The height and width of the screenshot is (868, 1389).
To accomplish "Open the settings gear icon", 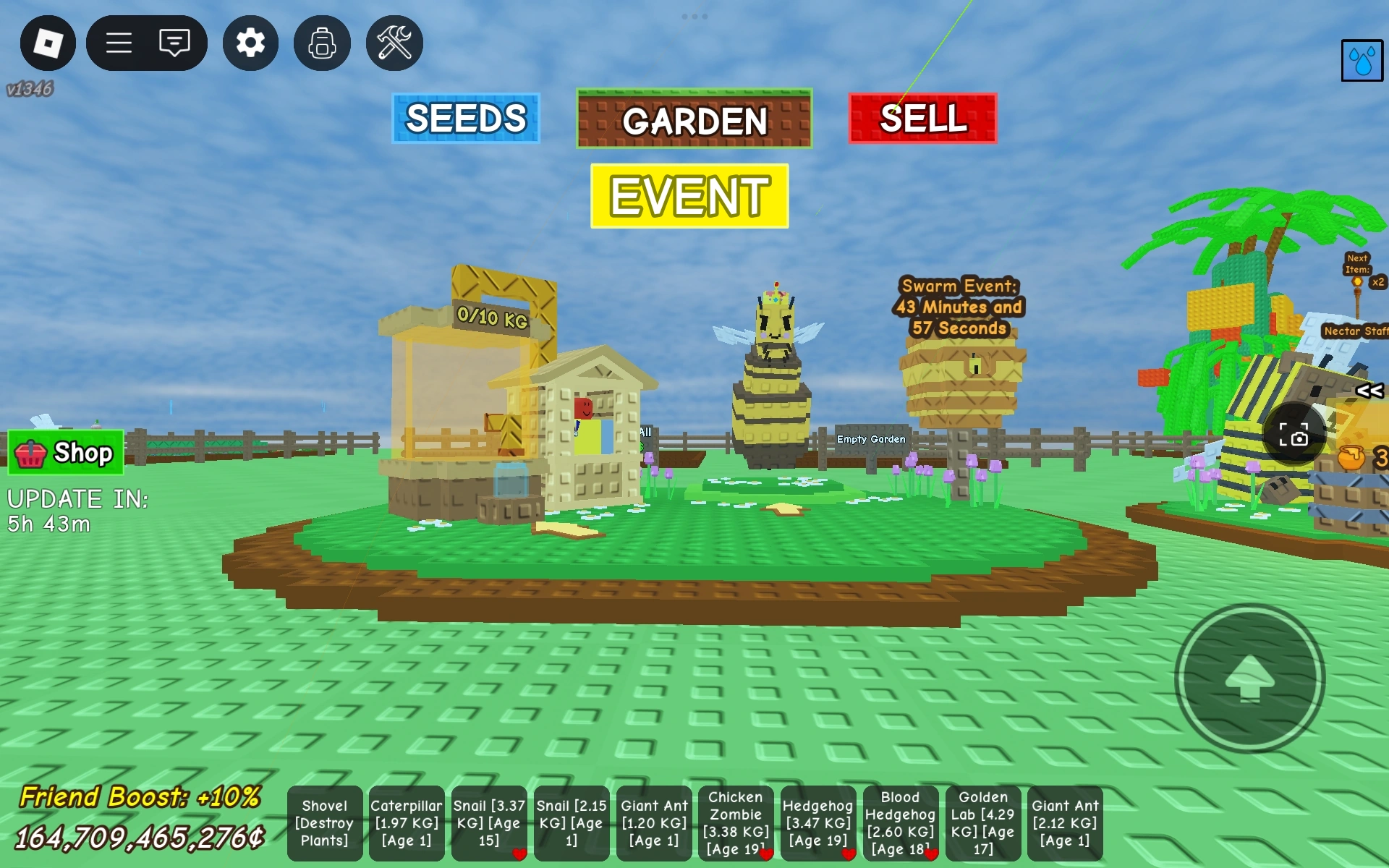I will coord(250,43).
